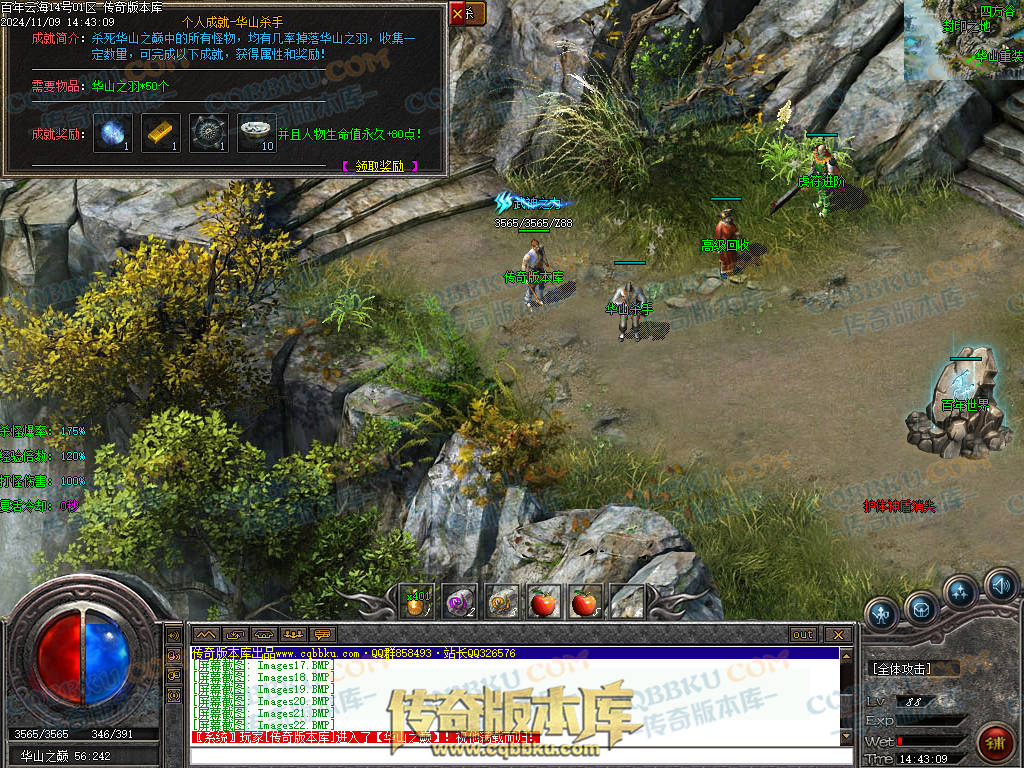
Task: Toggle the sound speaker button
Action: 1000,584
